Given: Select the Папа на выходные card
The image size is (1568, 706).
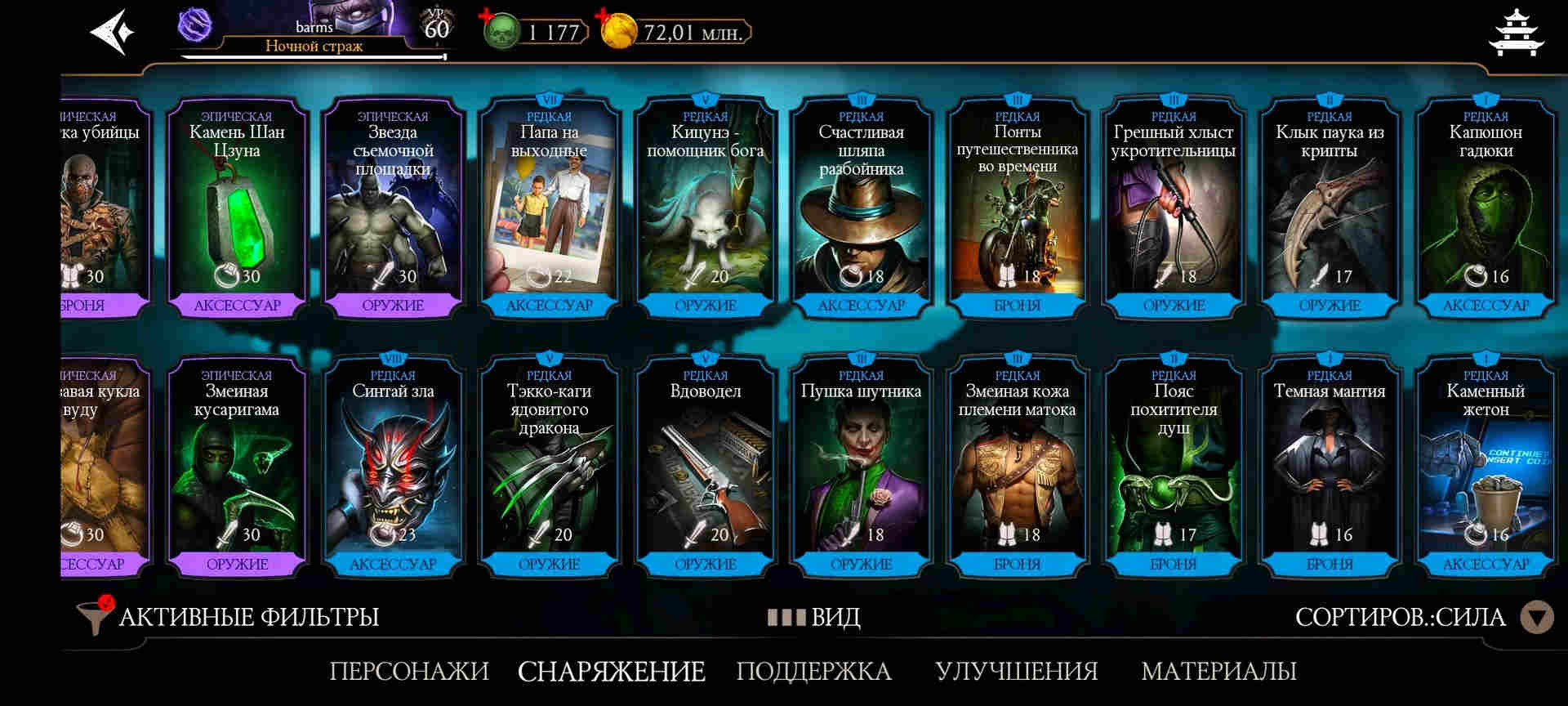Looking at the screenshot, I should pos(549,210).
